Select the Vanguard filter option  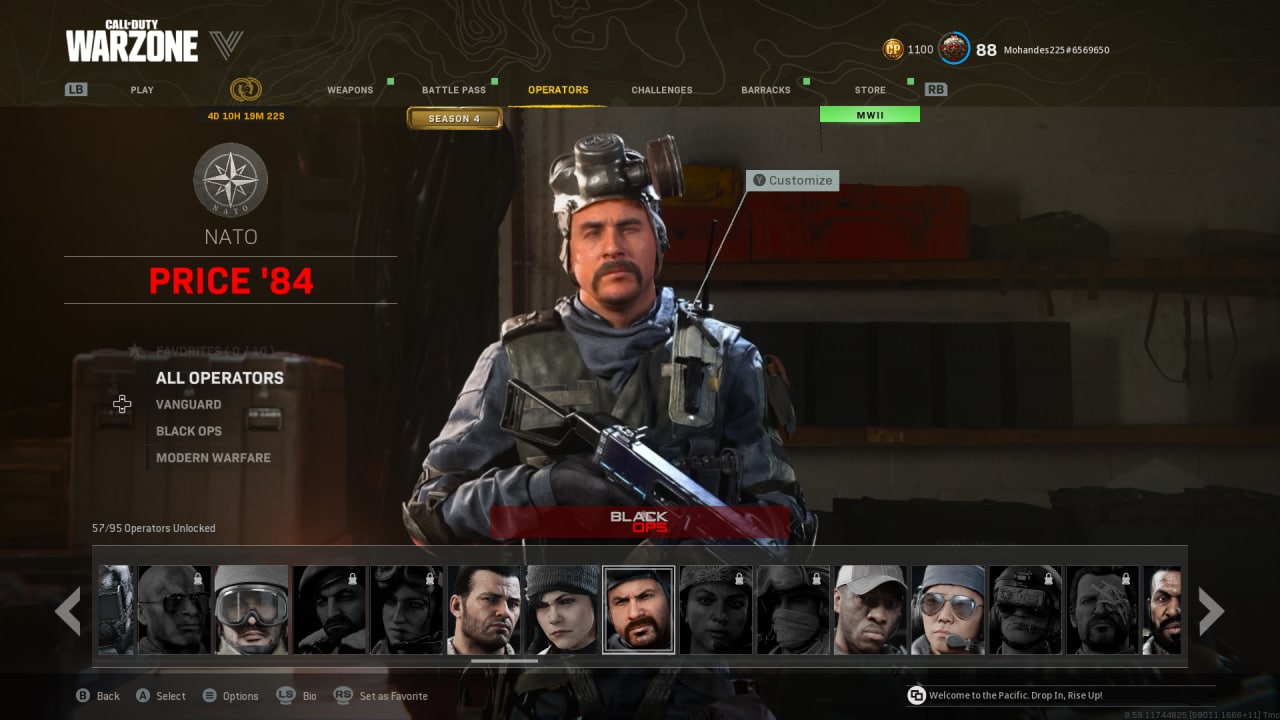pos(189,404)
